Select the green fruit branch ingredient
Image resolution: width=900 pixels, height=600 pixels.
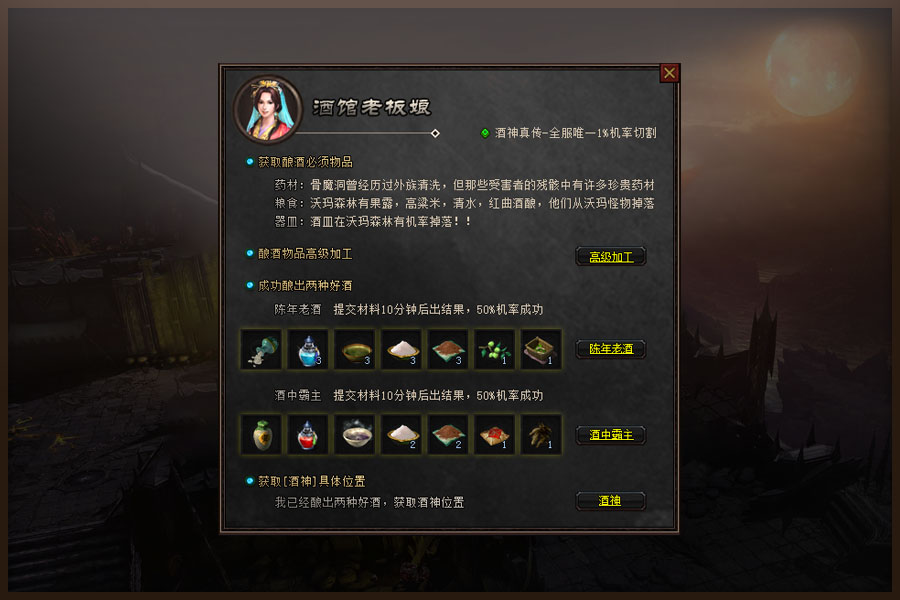[x=494, y=349]
